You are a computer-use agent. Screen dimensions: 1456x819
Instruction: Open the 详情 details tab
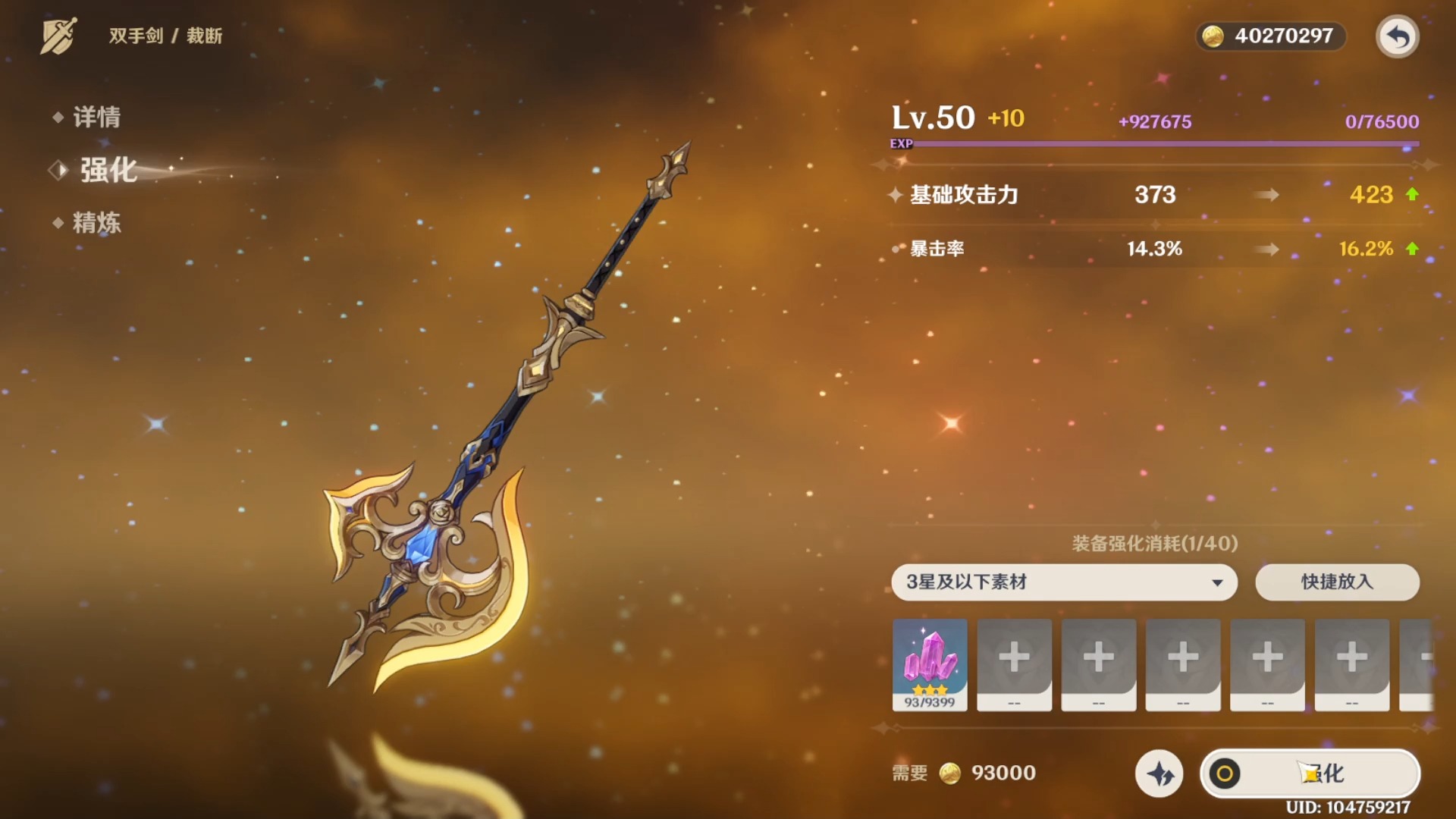pos(96,117)
